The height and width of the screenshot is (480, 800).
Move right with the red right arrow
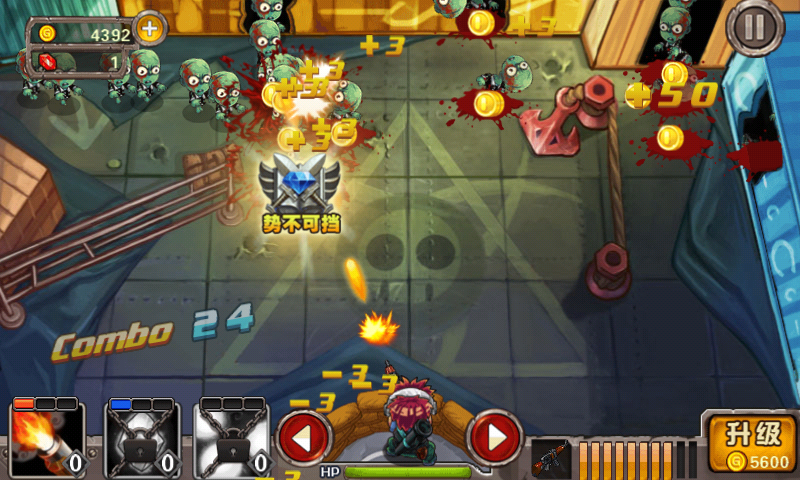point(494,436)
